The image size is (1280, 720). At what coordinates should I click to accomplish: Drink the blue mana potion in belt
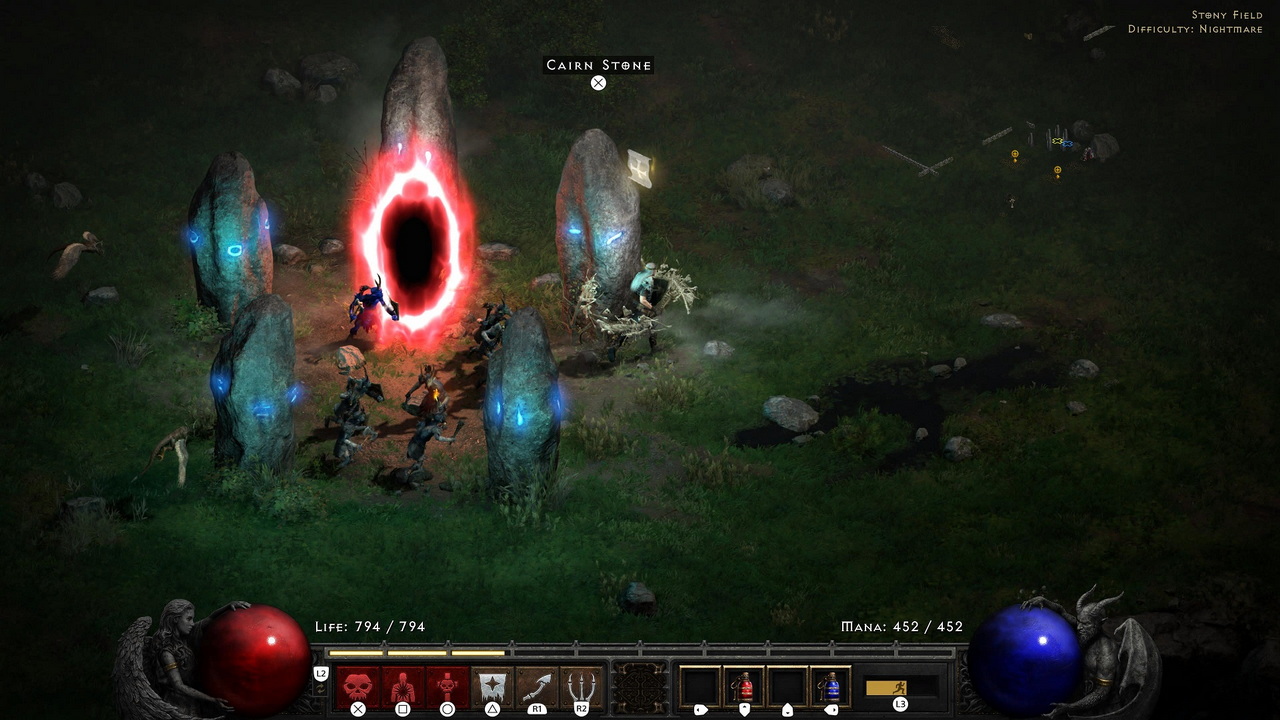(830, 687)
